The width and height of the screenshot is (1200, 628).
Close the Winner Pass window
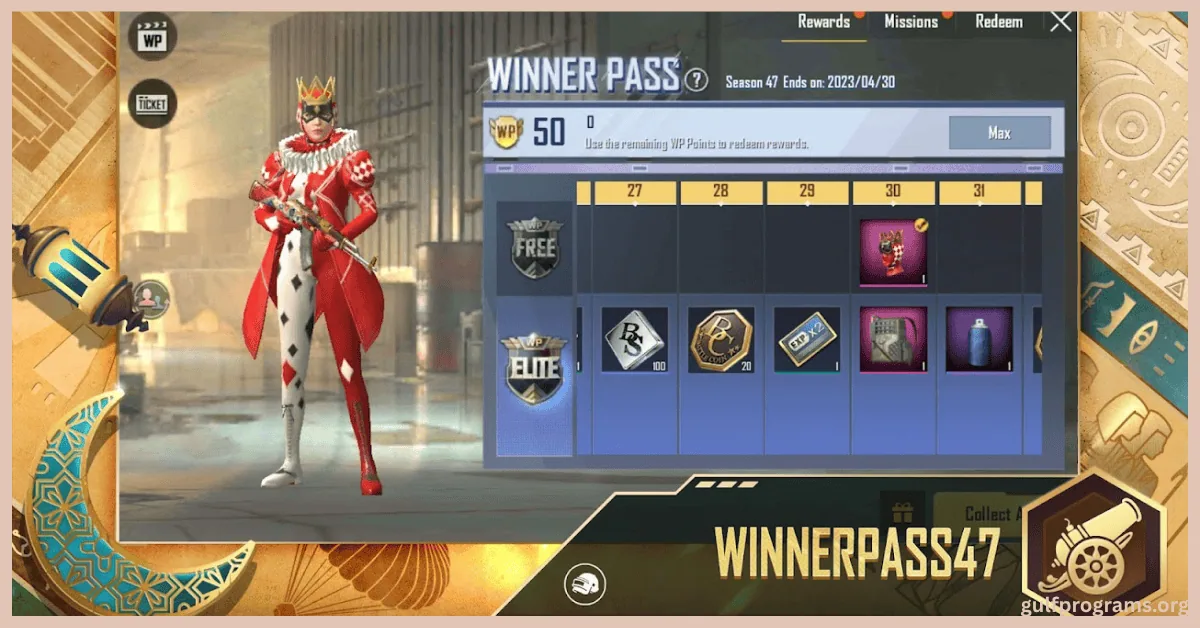[1061, 21]
